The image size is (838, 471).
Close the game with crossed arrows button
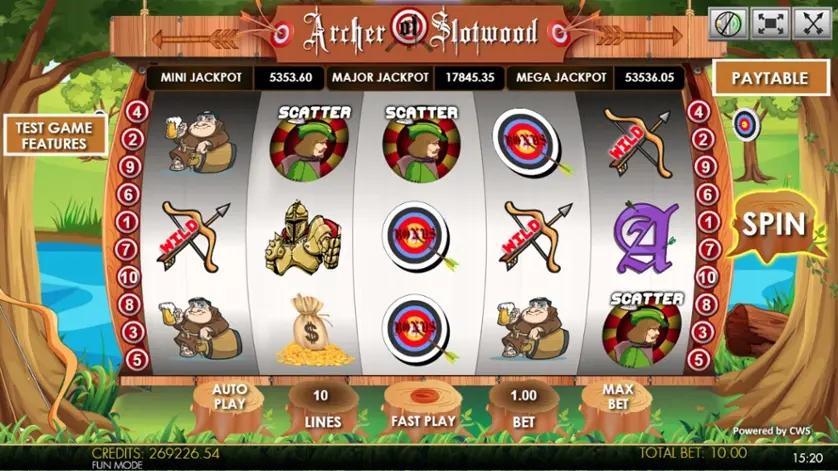(x=811, y=24)
